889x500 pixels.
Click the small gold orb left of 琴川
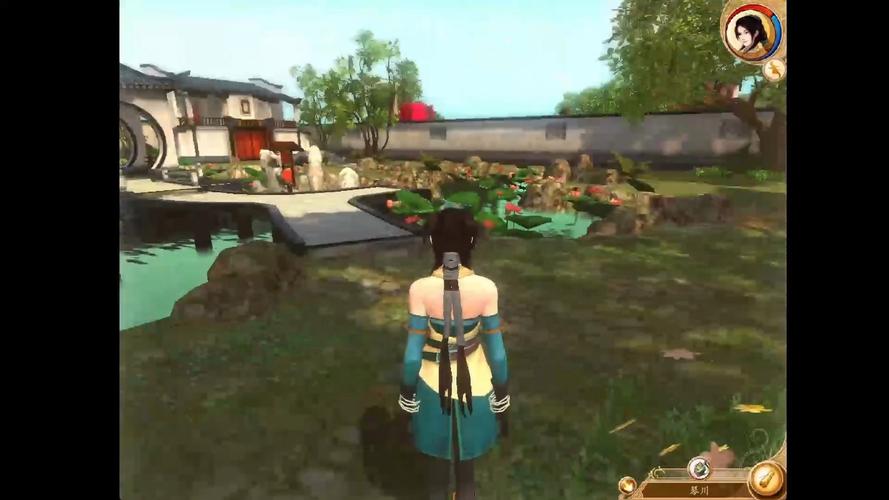click(x=627, y=485)
